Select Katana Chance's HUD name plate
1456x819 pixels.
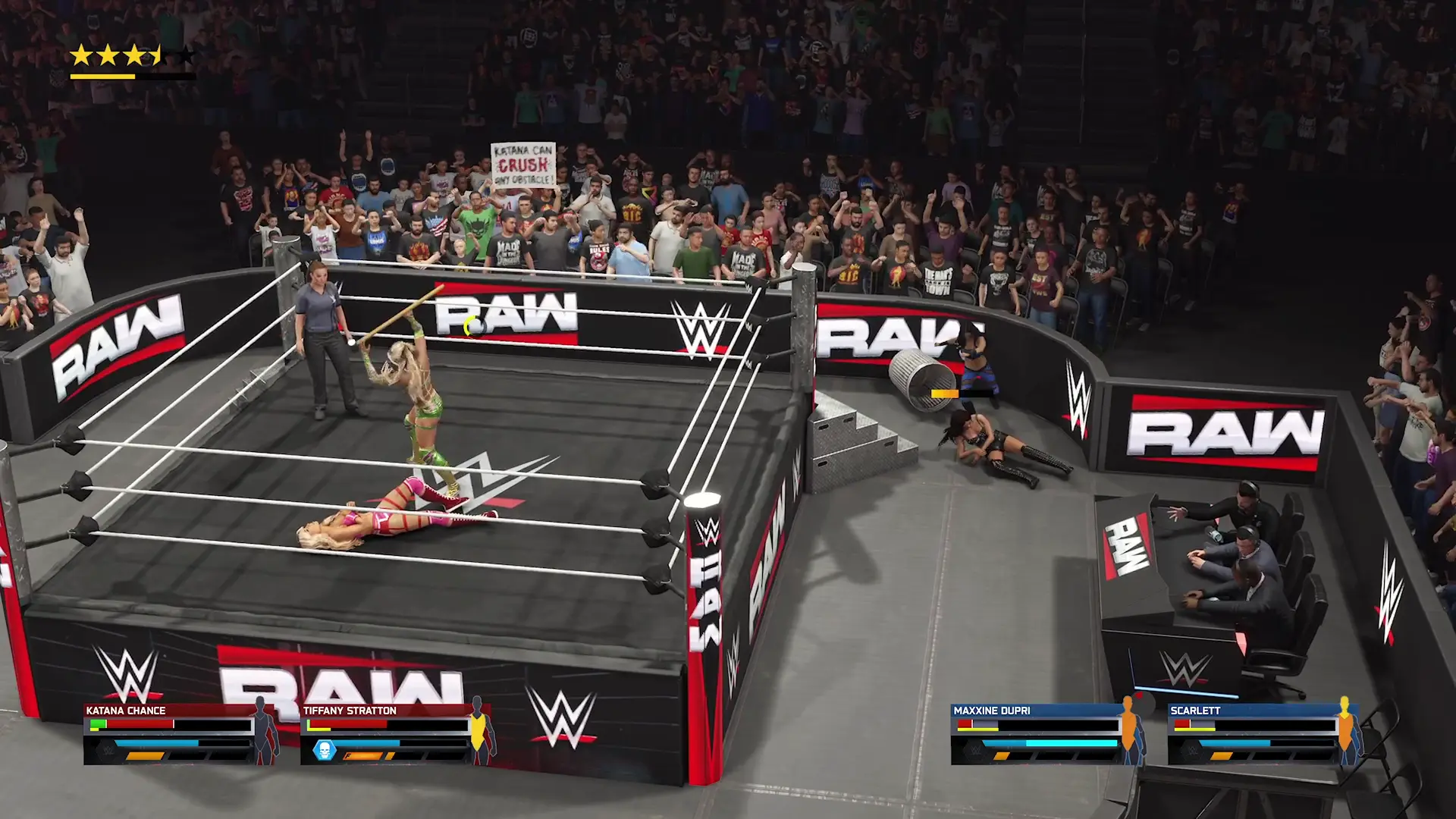tap(126, 711)
